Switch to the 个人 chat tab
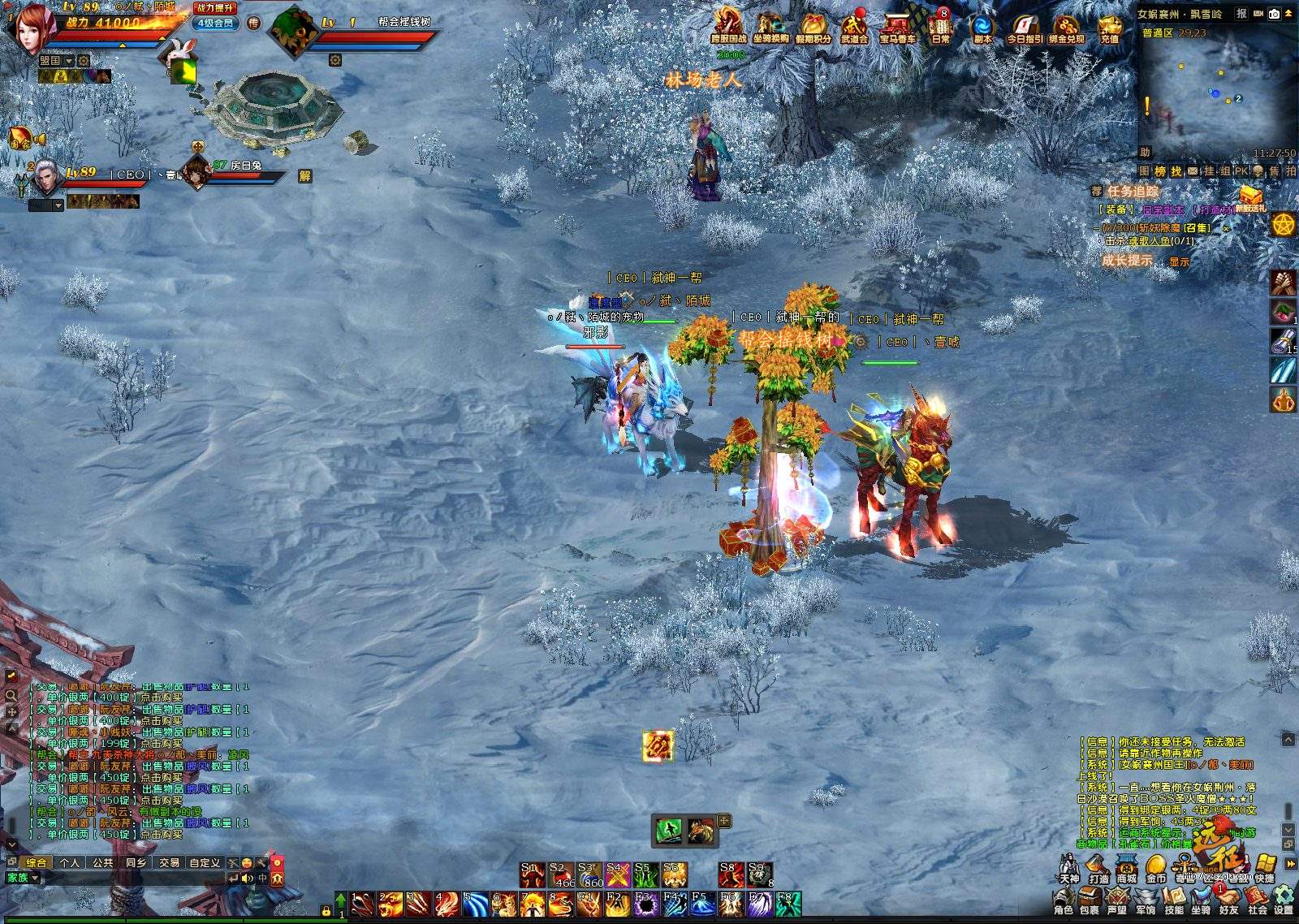Image resolution: width=1299 pixels, height=924 pixels. coord(70,862)
